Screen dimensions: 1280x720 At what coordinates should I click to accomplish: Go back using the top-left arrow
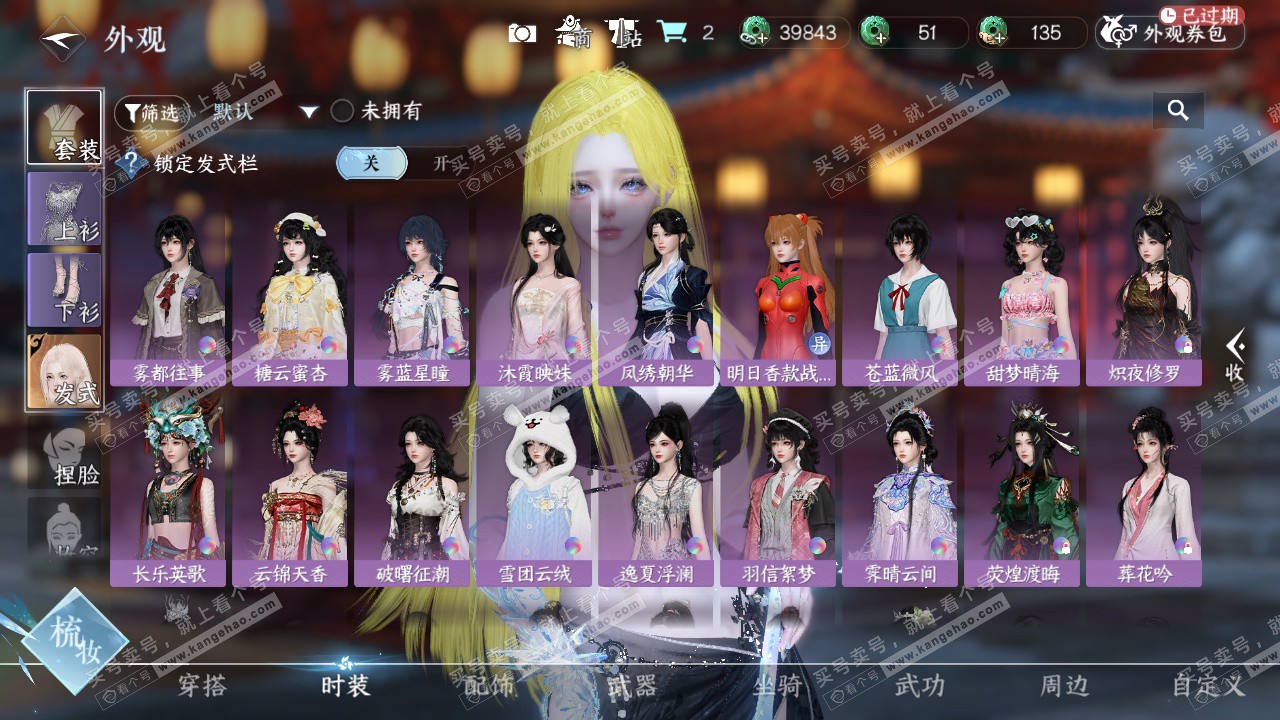coord(62,39)
